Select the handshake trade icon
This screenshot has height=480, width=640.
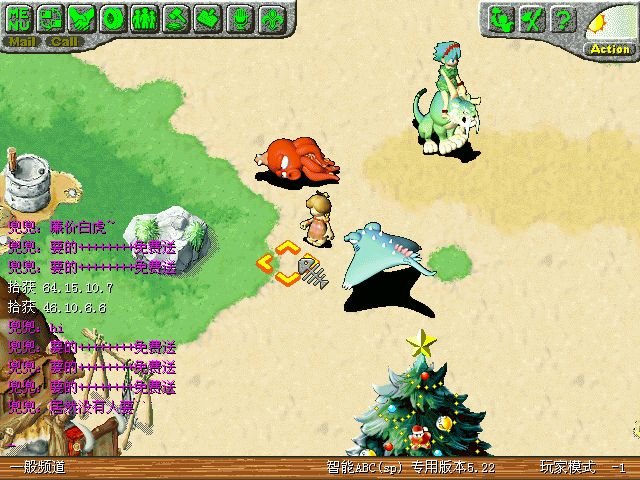tap(83, 18)
